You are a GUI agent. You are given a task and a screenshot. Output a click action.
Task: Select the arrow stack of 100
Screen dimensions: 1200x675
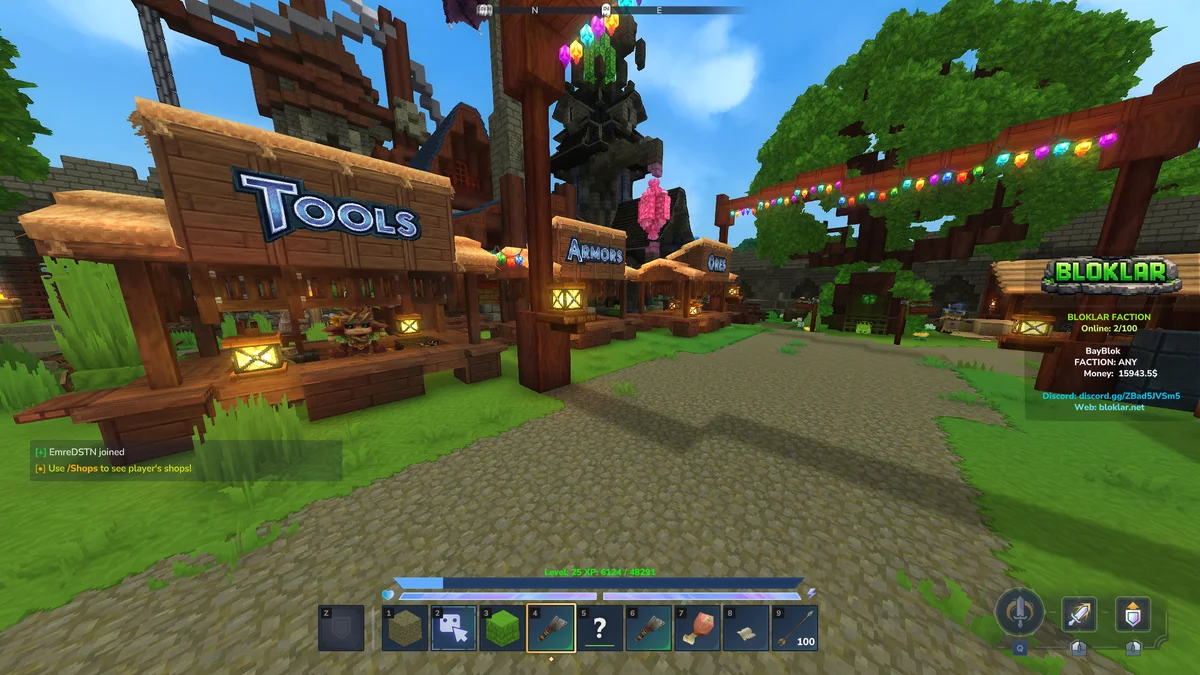(794, 628)
